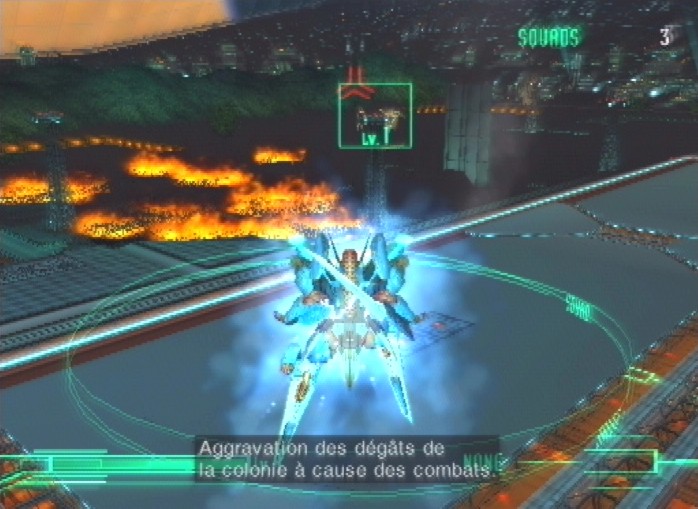Select the locked-on enemy Lv. 1 target box
698x509 pixels.
tap(375, 116)
